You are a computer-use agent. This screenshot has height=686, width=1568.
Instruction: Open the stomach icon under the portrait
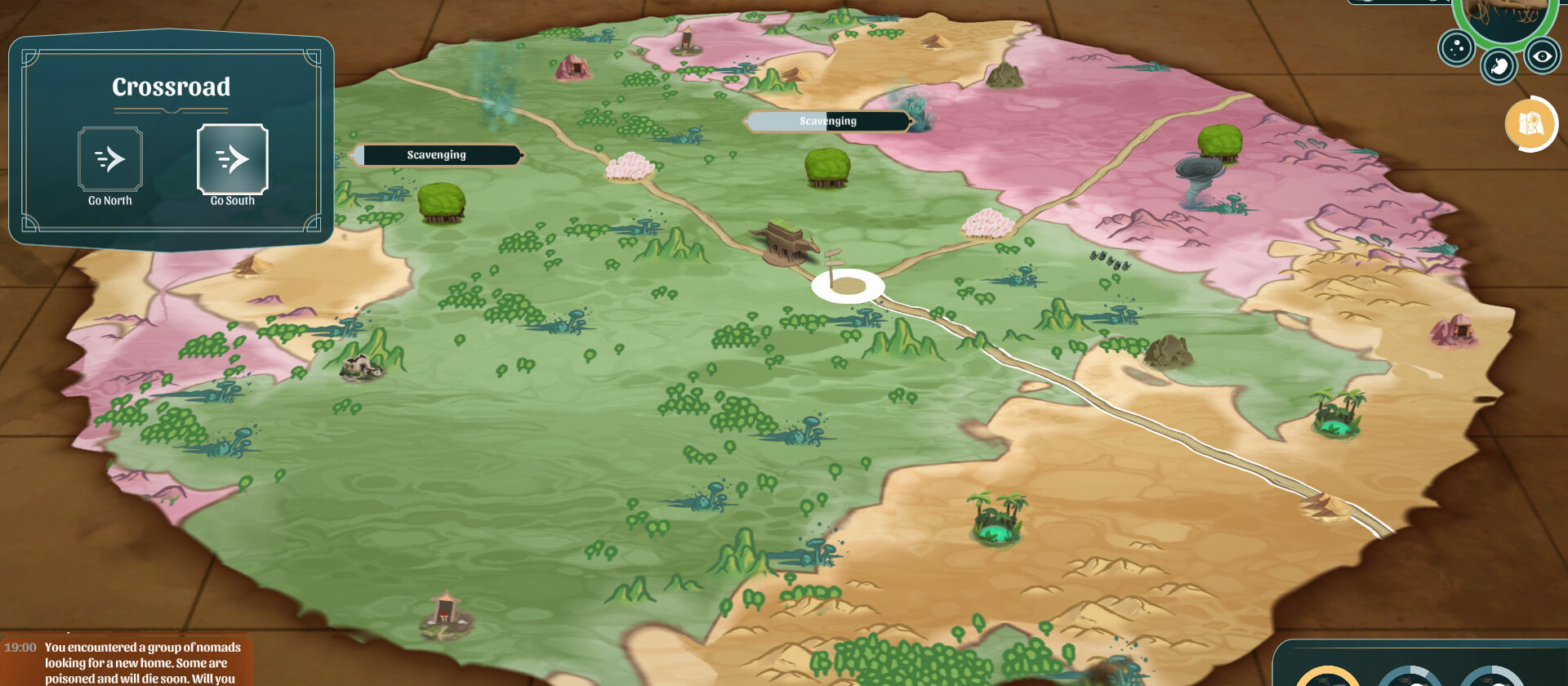point(1499,66)
